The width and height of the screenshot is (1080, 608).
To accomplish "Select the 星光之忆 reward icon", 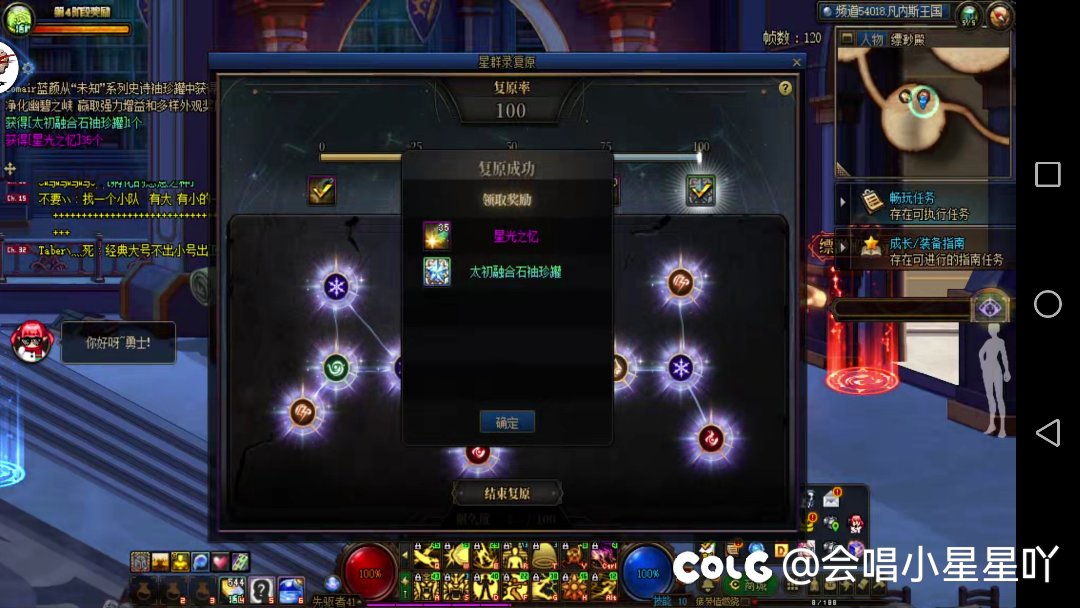I will click(x=437, y=236).
